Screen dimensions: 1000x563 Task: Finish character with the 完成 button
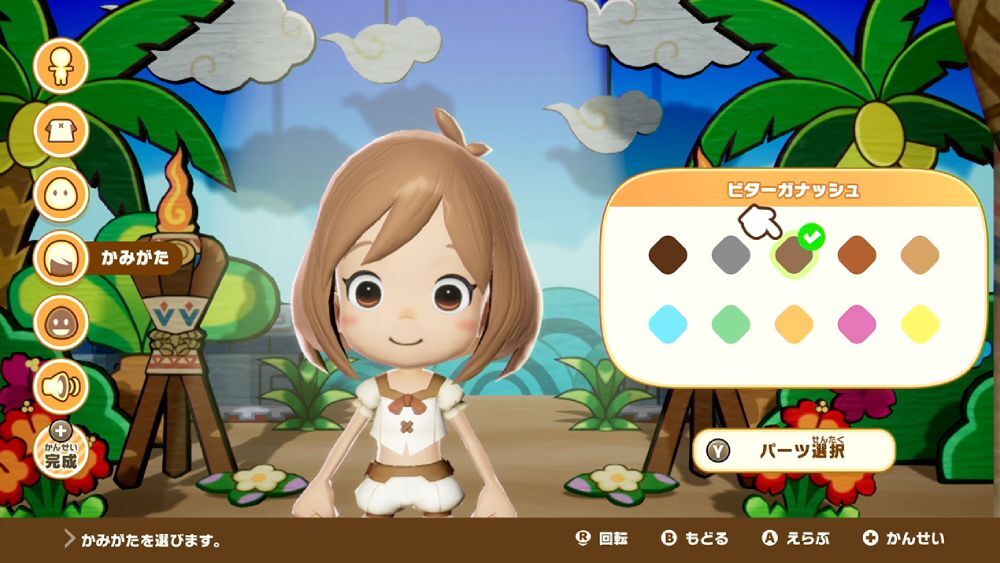[x=61, y=452]
